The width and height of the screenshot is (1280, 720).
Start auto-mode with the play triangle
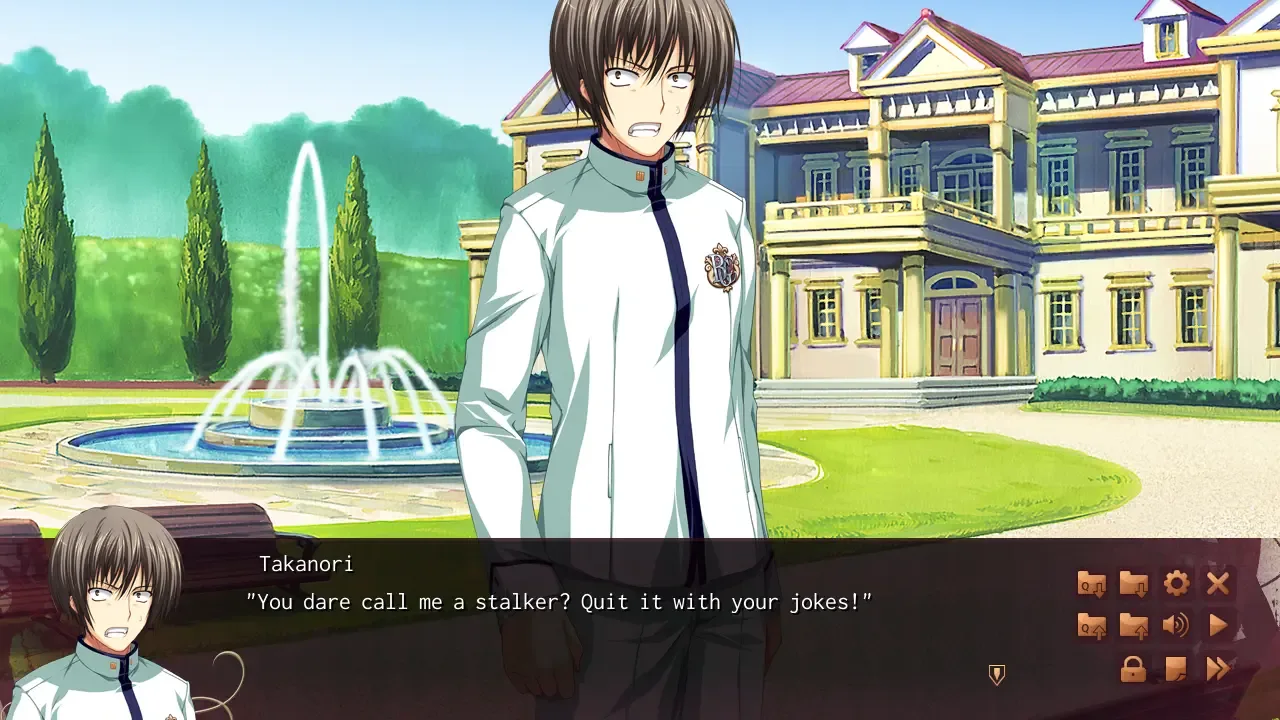click(1218, 626)
